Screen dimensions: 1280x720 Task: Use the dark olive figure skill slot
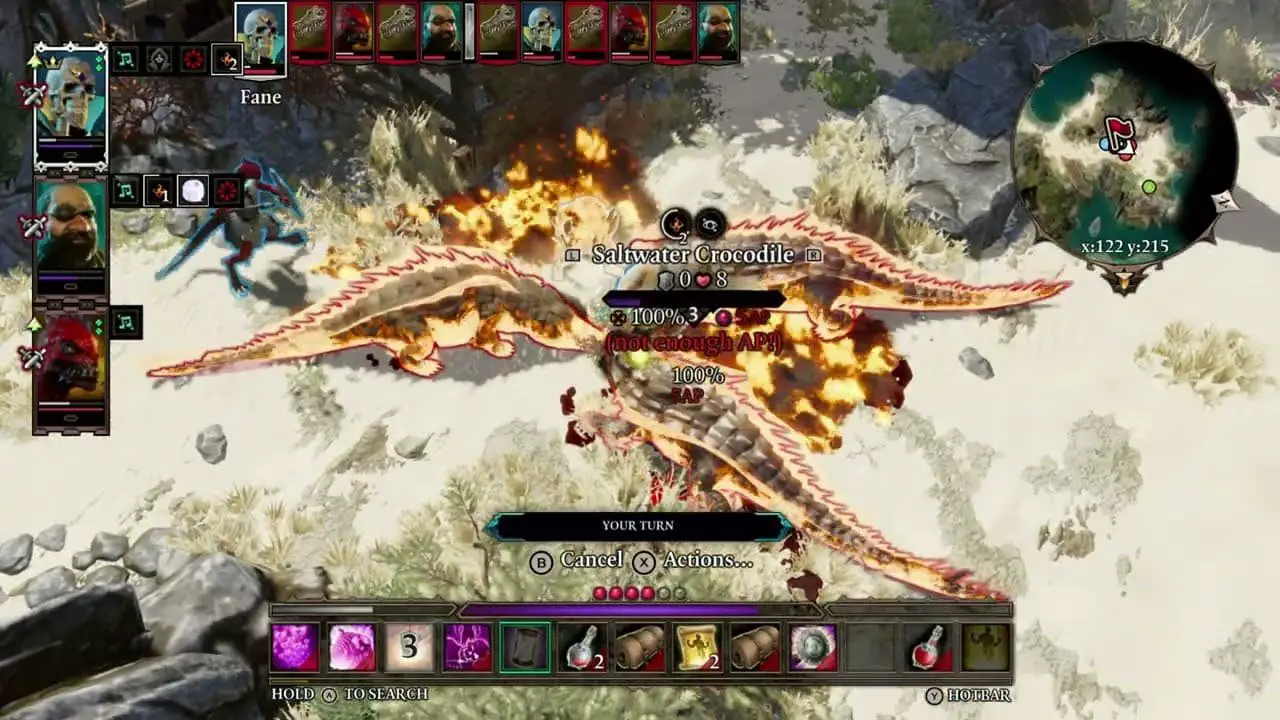click(985, 648)
